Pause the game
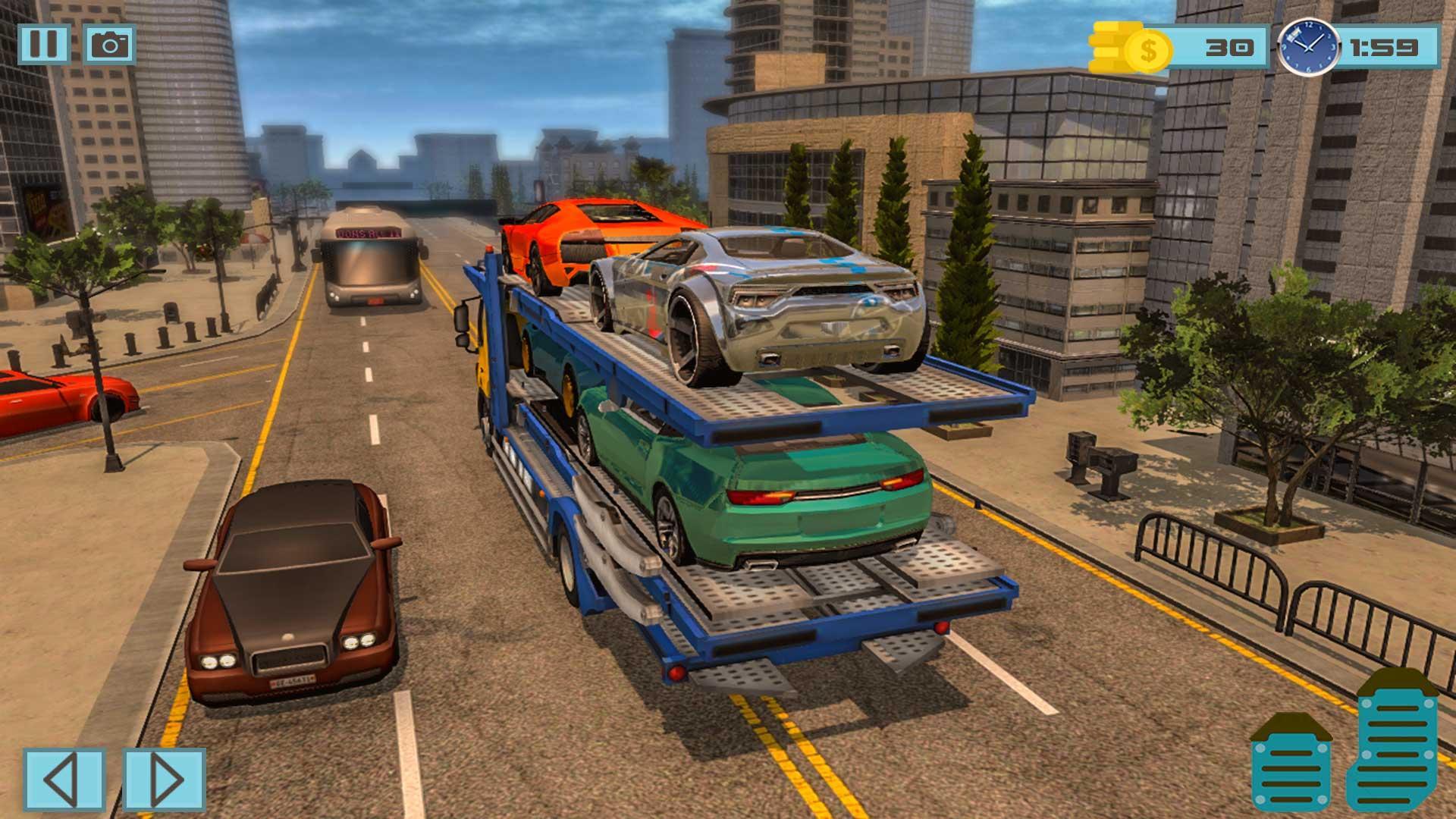This screenshot has height=819, width=1456. (x=45, y=43)
